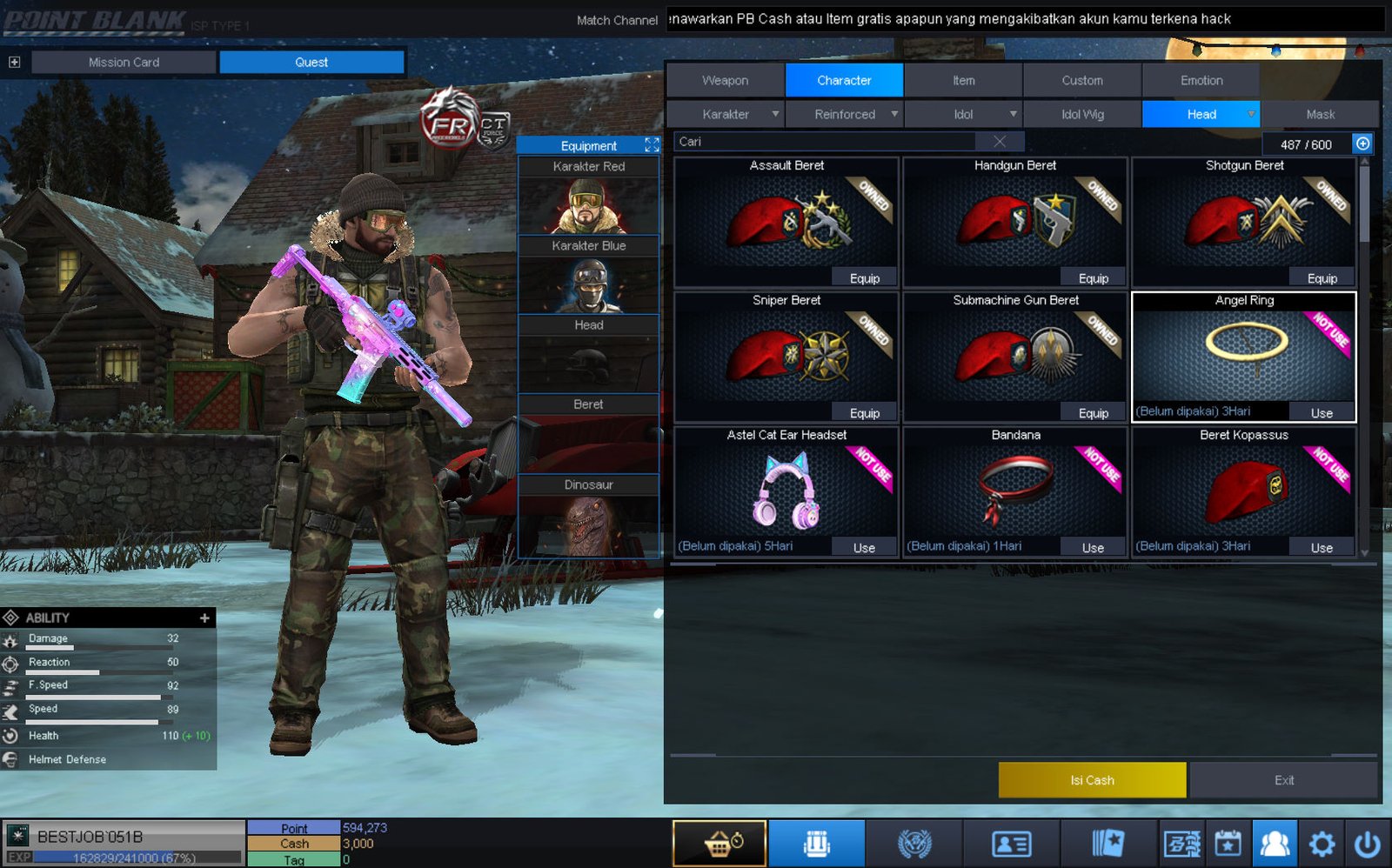
Task: Open the Custom tab
Action: click(1081, 80)
